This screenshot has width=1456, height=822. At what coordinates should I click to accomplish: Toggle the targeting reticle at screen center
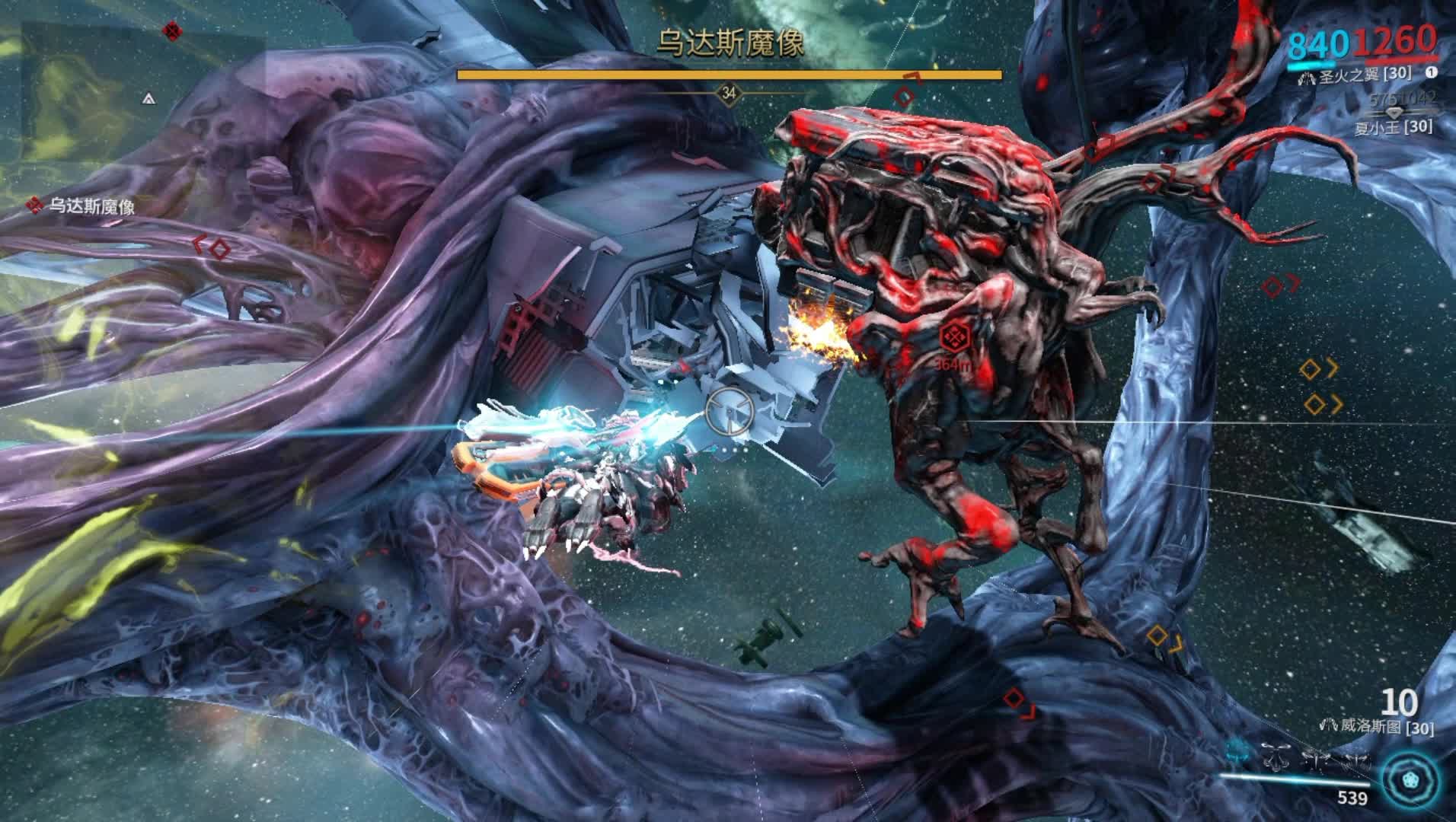click(x=730, y=409)
